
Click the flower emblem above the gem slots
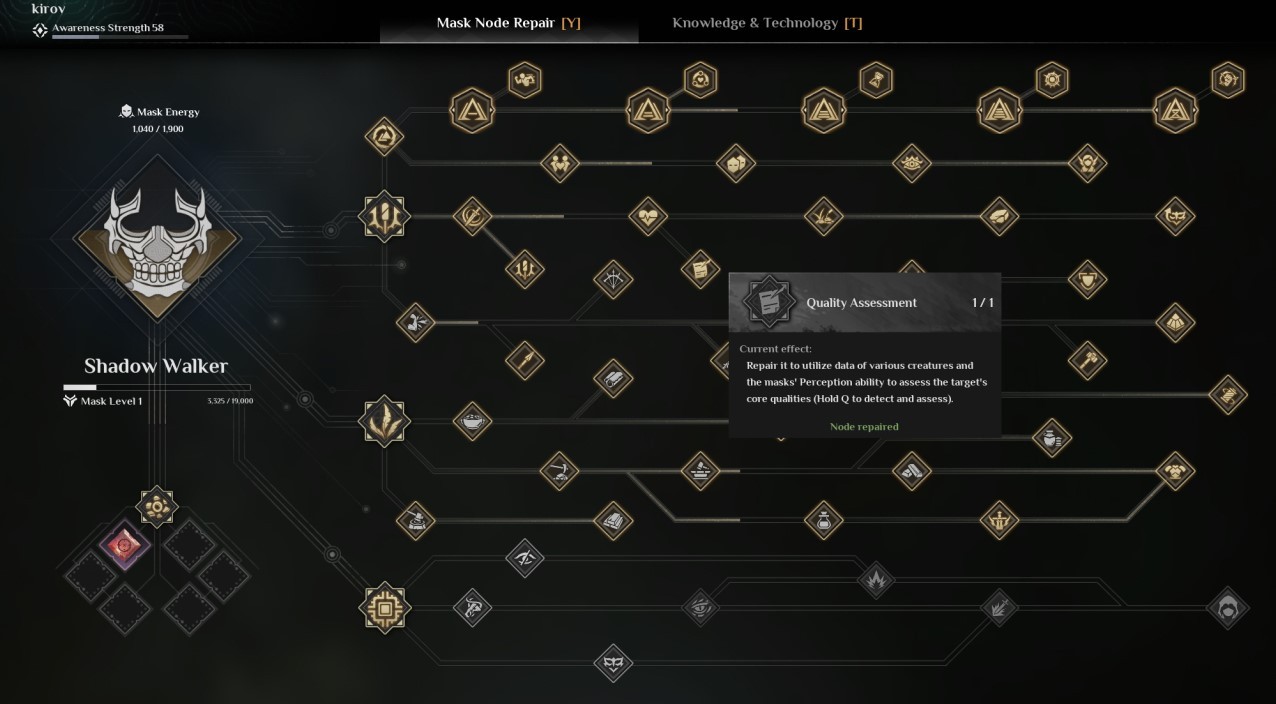pos(157,507)
